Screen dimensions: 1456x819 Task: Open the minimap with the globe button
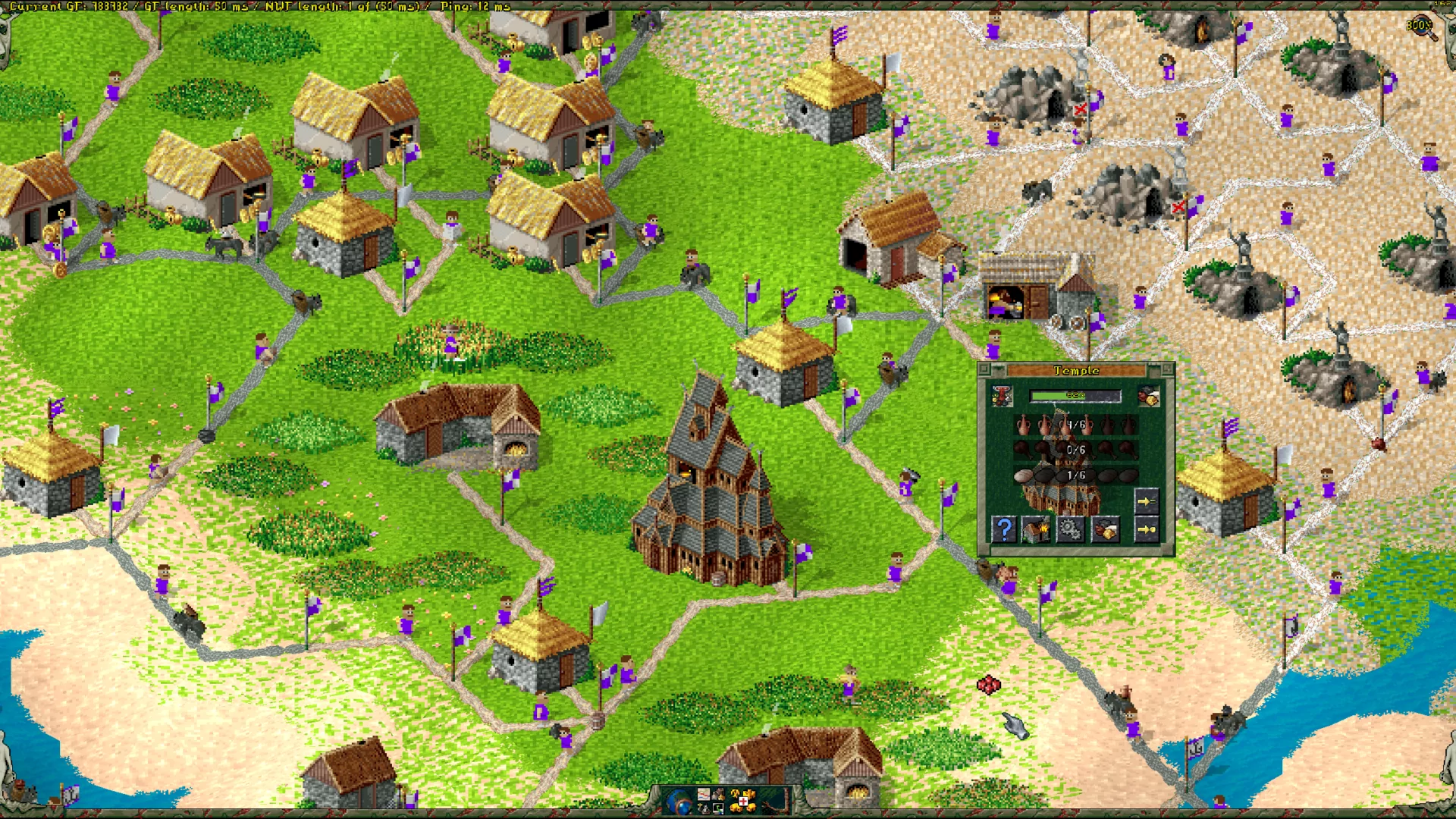(x=679, y=802)
